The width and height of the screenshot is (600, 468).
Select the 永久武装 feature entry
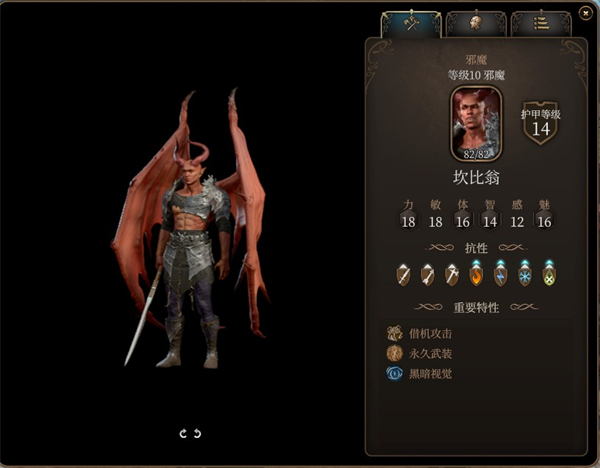(x=425, y=353)
